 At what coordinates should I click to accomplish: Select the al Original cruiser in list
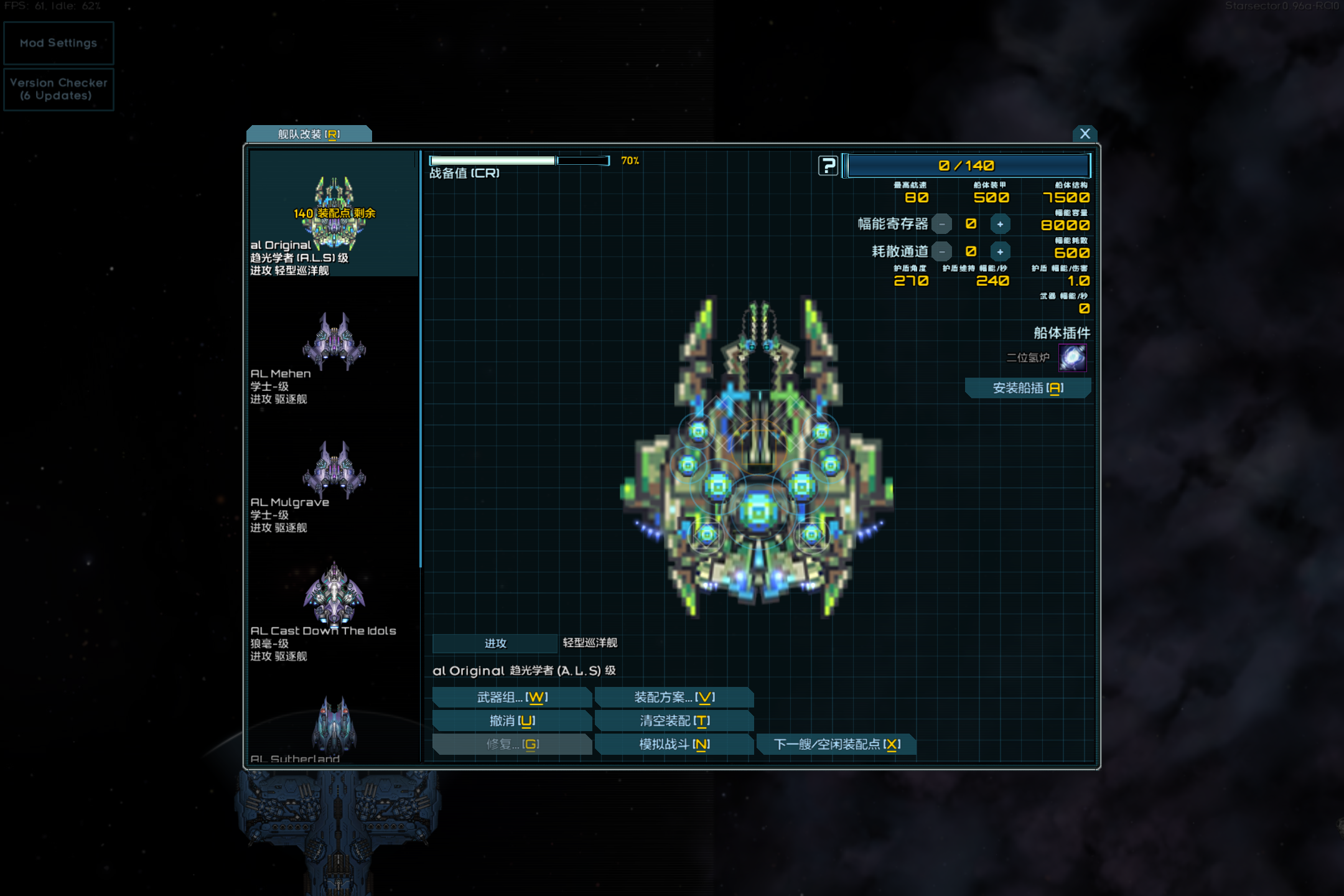[x=334, y=215]
